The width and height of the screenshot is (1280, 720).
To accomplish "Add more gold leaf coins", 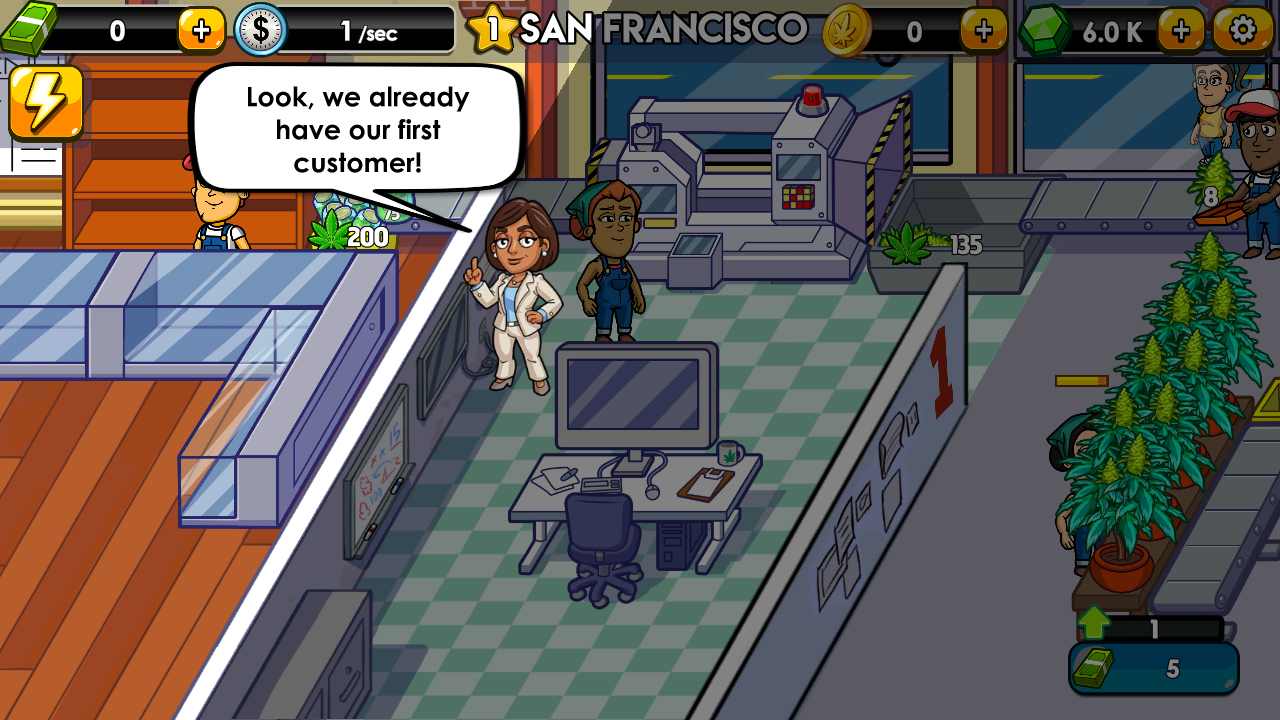I will pos(983,30).
